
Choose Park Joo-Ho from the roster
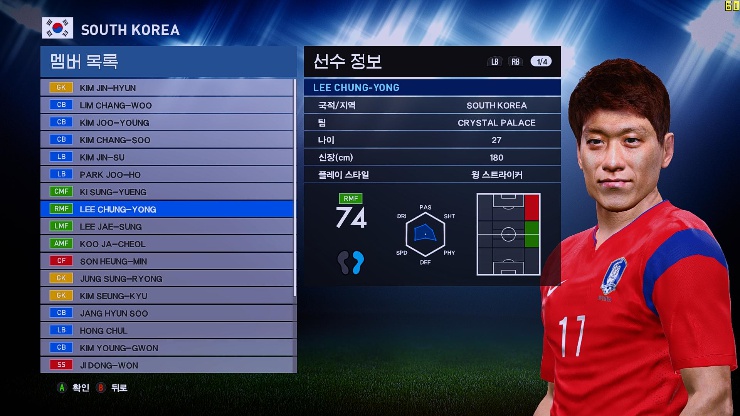pos(168,174)
